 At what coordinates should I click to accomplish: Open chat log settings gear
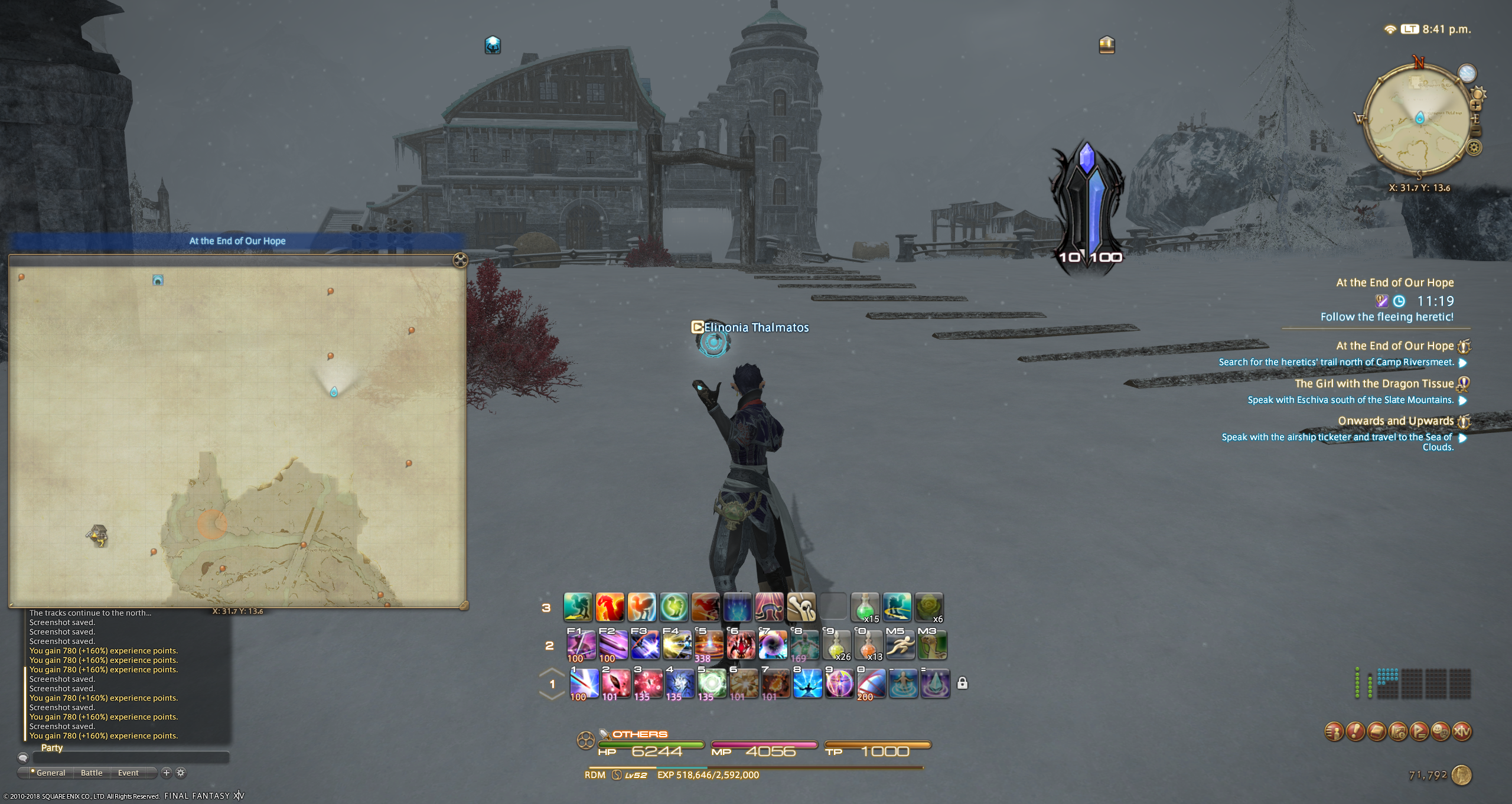click(181, 773)
